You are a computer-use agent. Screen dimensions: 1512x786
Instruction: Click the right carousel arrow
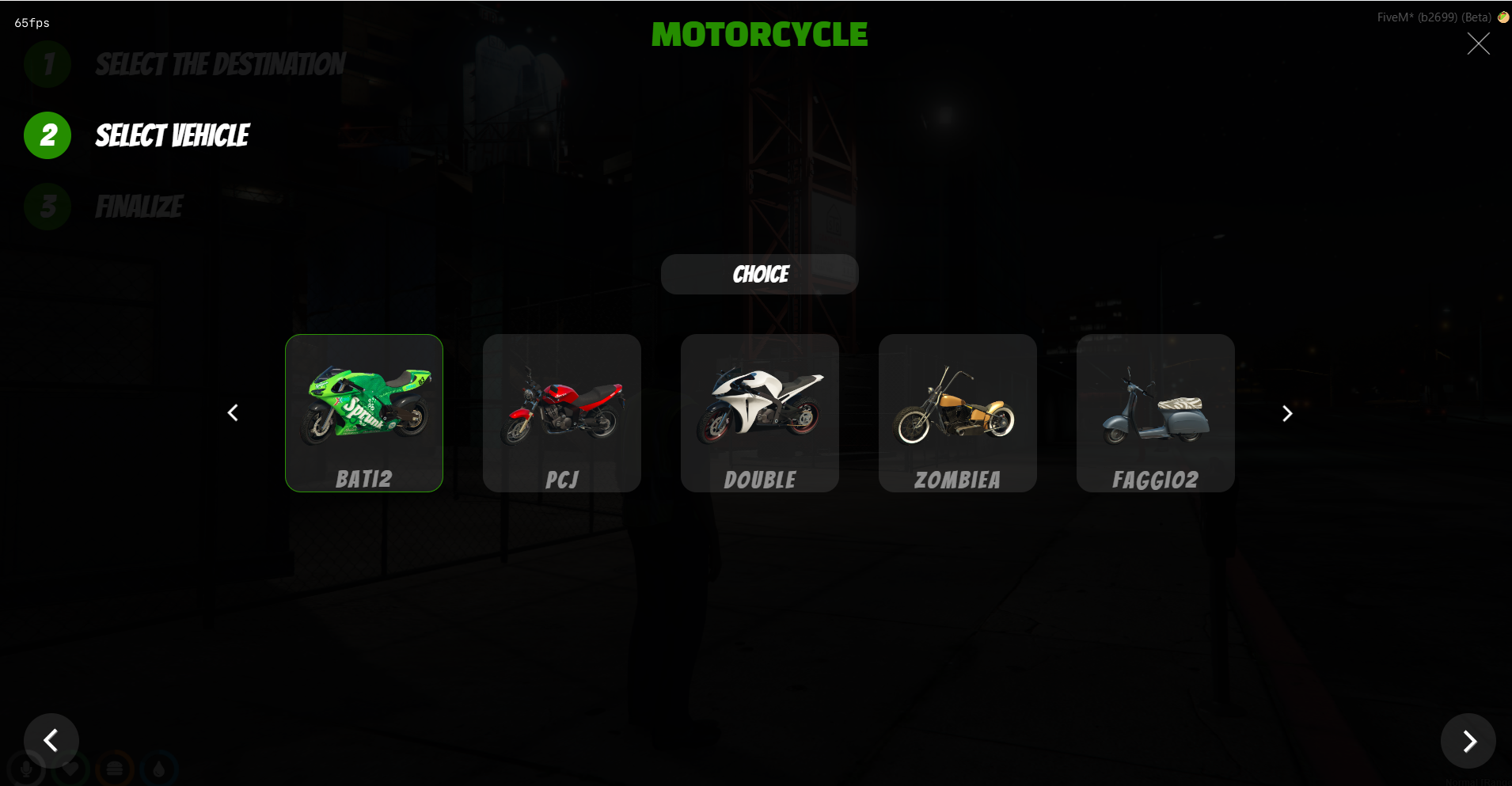point(1287,412)
